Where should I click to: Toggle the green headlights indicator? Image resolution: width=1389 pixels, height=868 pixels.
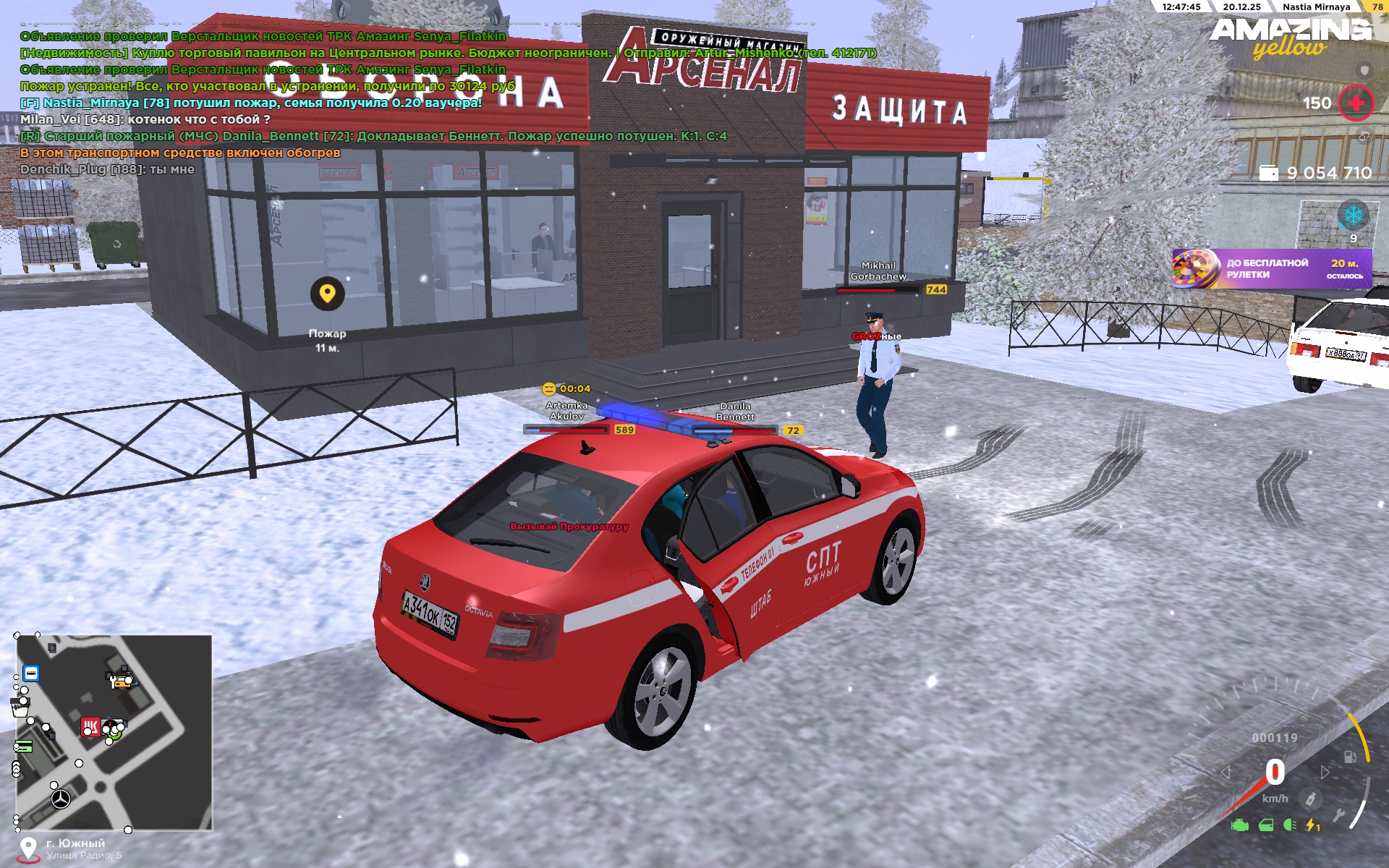1289,825
